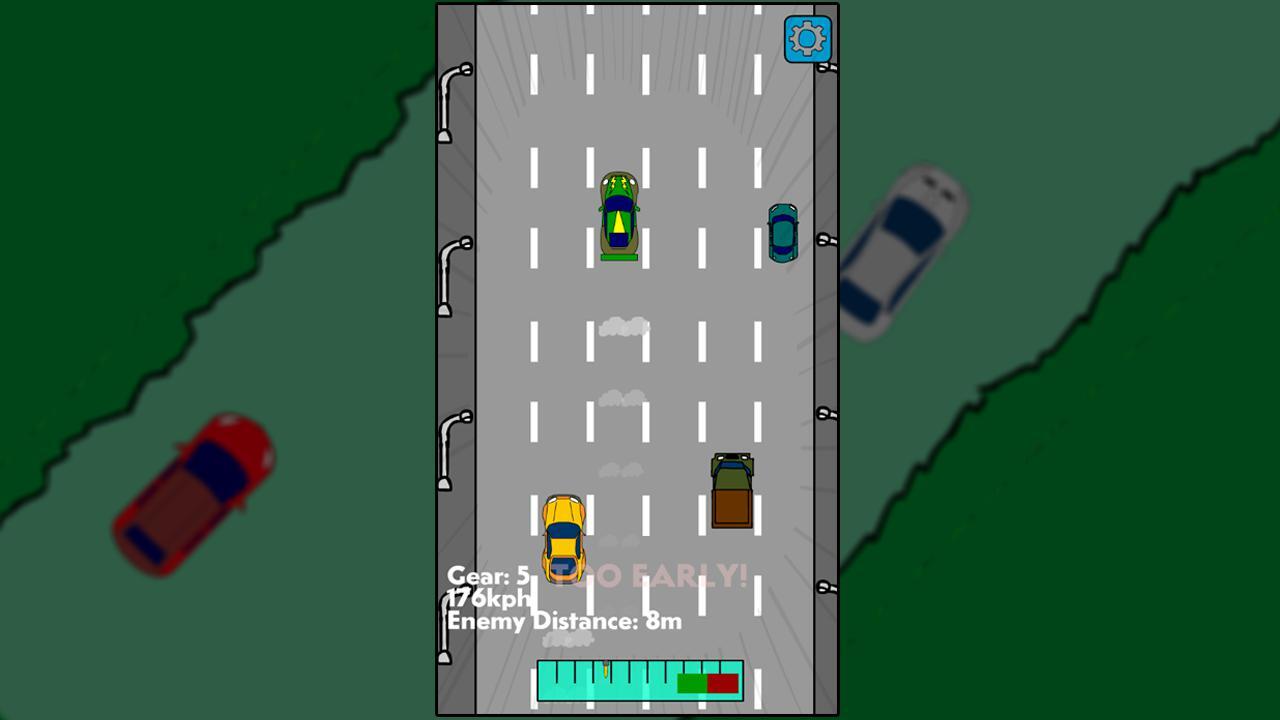Screen dimensions: 1280x720
Task: Select the Enemy Distance: 8m text
Action: click(x=564, y=621)
